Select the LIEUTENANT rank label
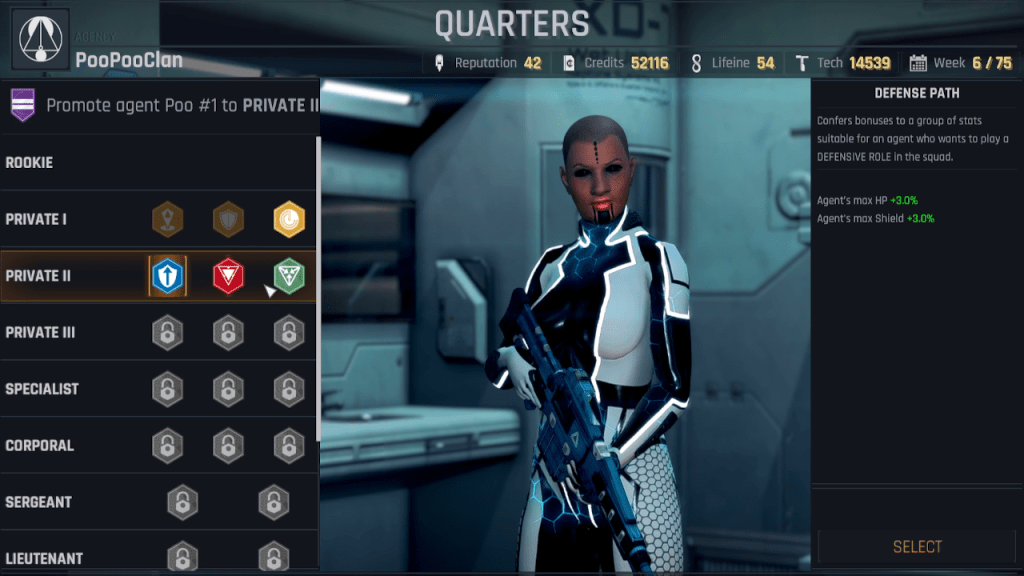1024x576 pixels. 44,558
